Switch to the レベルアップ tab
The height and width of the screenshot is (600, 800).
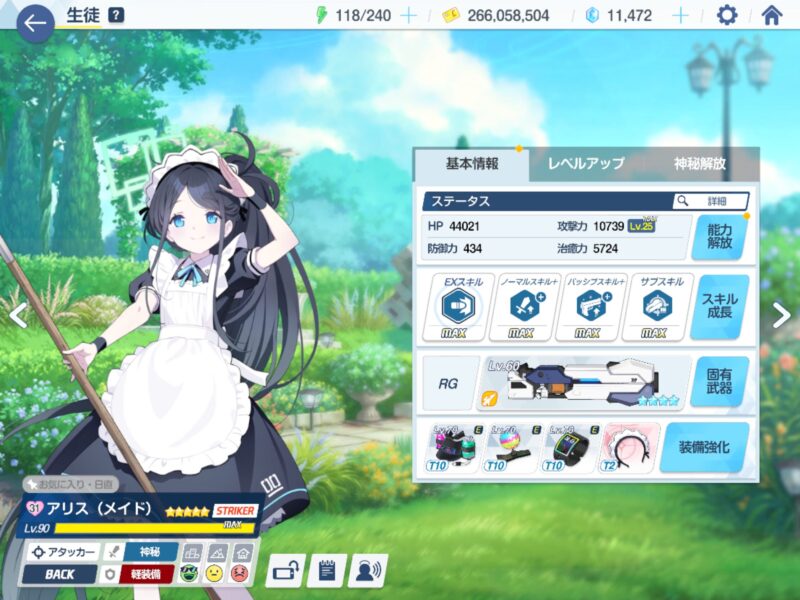click(x=585, y=164)
